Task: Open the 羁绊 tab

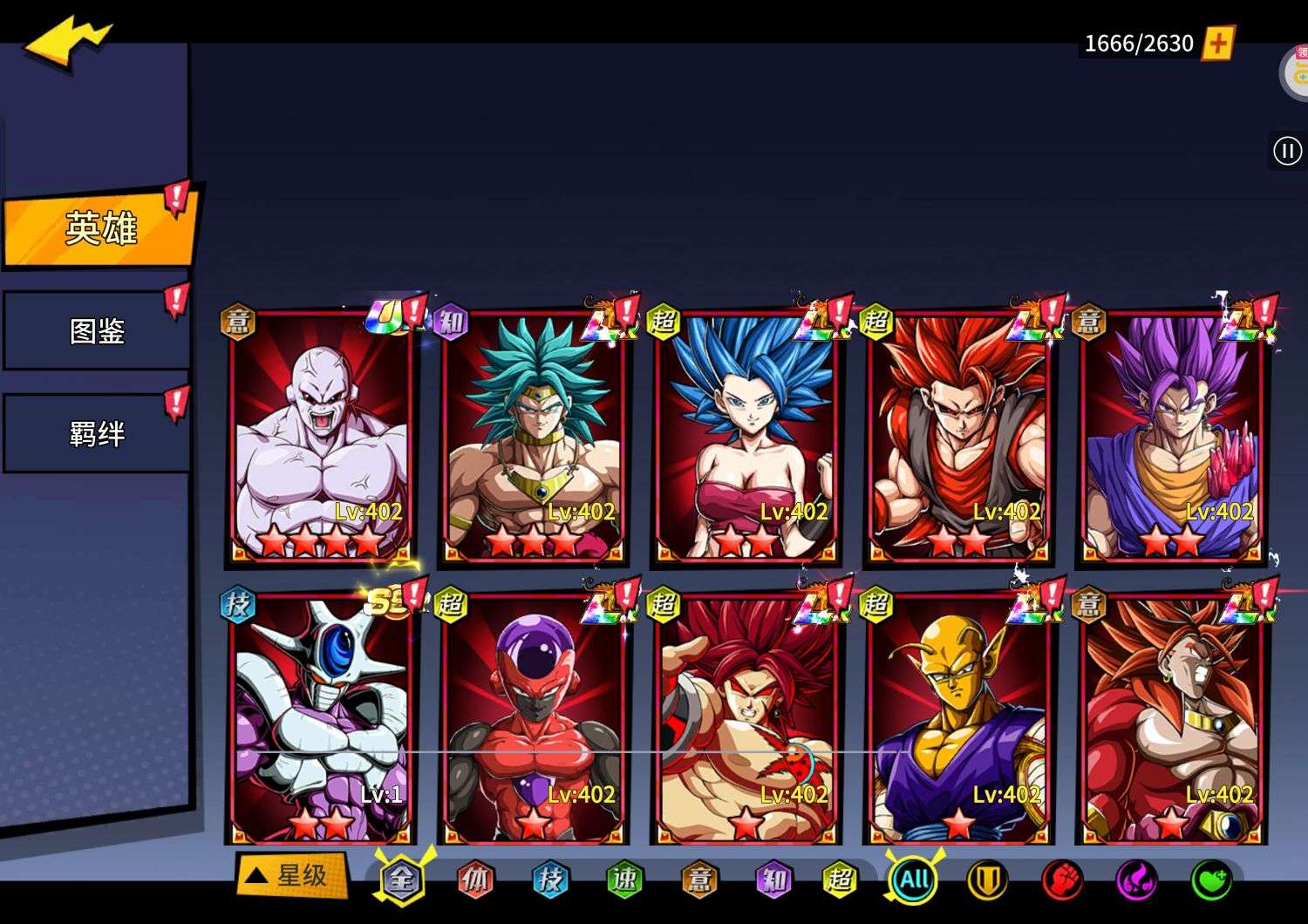Action: (96, 433)
